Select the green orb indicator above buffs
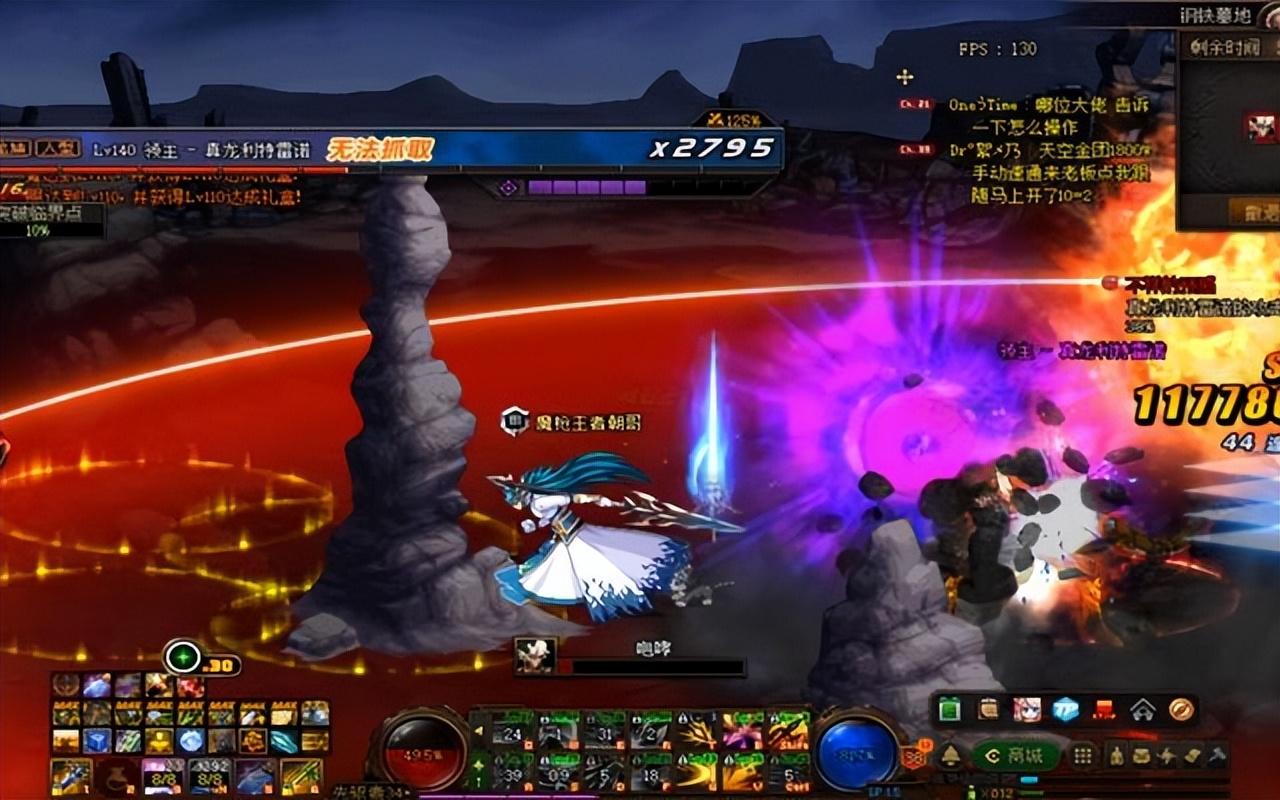 (183, 657)
